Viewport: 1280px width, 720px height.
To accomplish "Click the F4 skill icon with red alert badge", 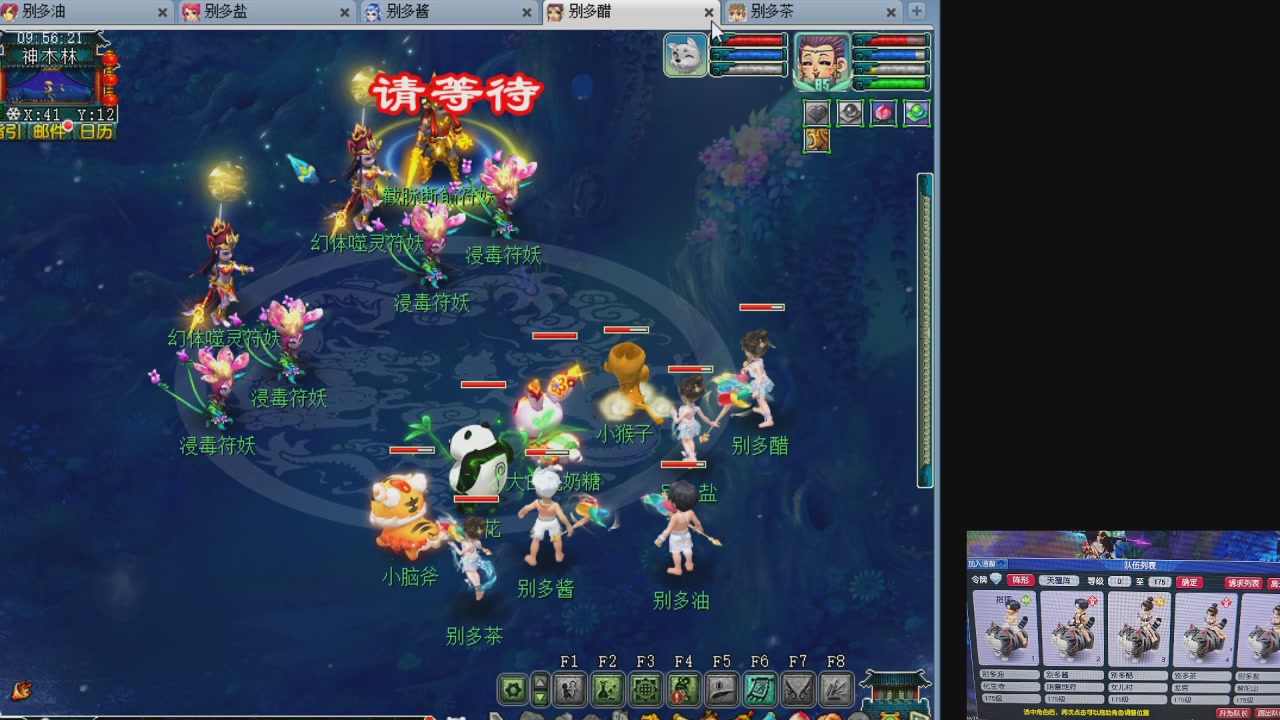I will coord(686,689).
